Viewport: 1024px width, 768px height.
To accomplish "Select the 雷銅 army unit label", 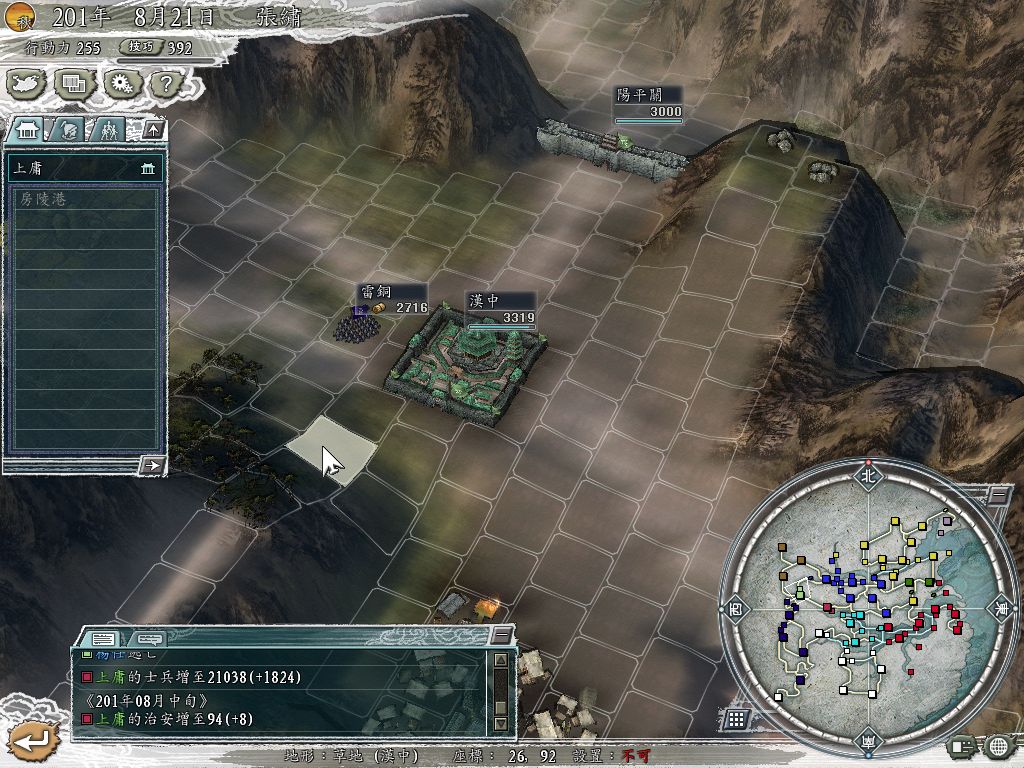I will click(x=392, y=298).
